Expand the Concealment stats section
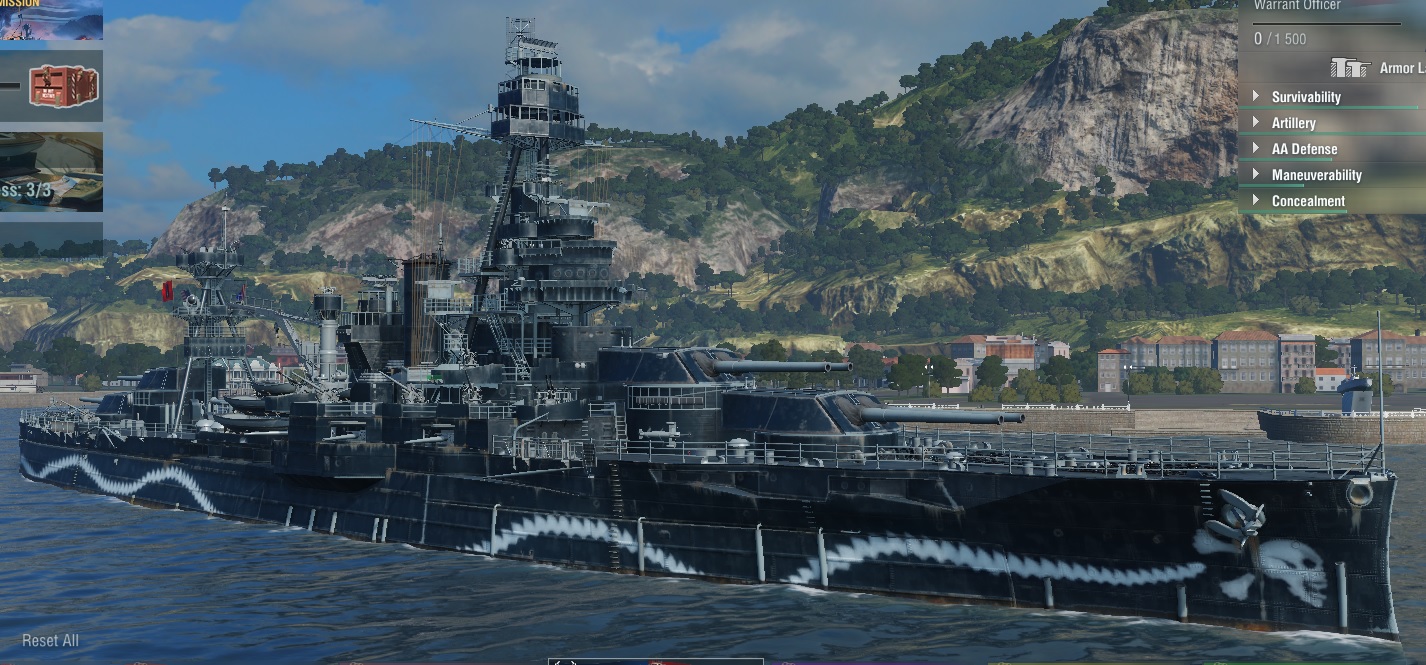The width and height of the screenshot is (1426, 665). (x=1308, y=201)
